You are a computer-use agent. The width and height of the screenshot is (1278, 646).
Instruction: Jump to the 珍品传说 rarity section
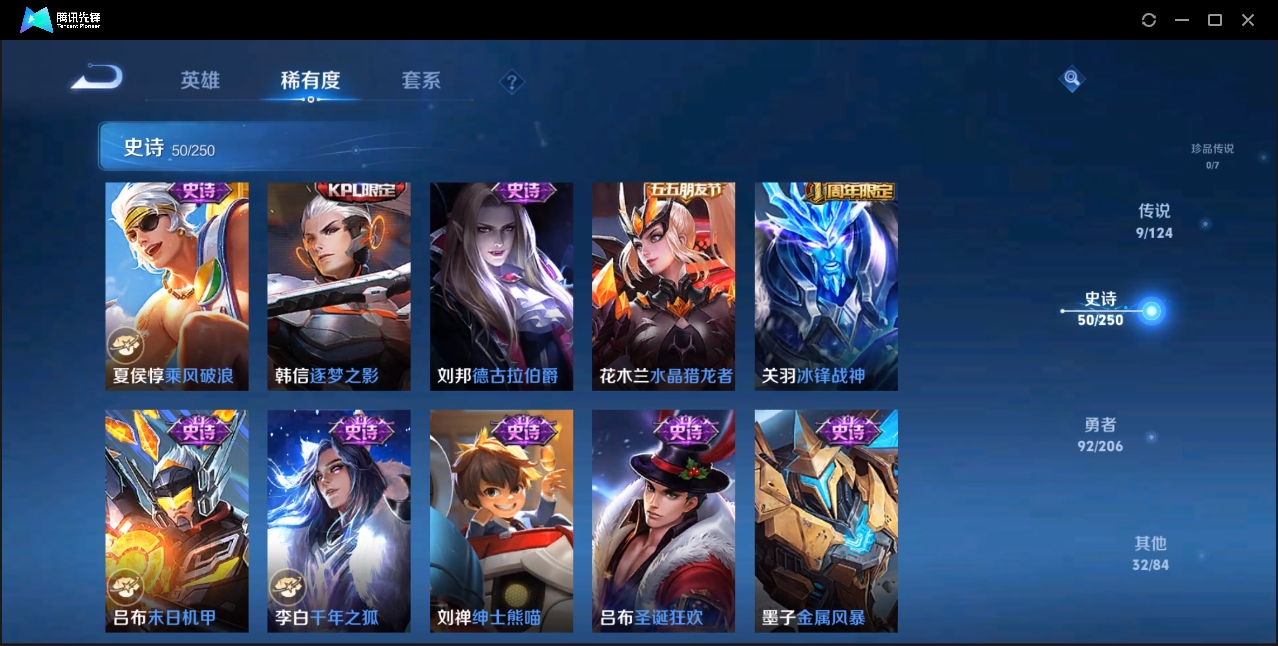click(x=1212, y=155)
